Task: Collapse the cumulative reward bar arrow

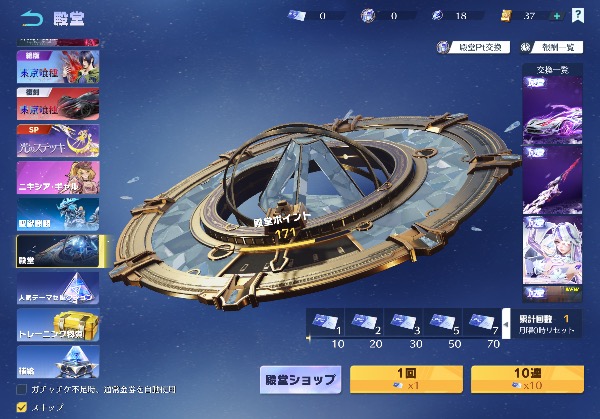Action: (x=506, y=324)
